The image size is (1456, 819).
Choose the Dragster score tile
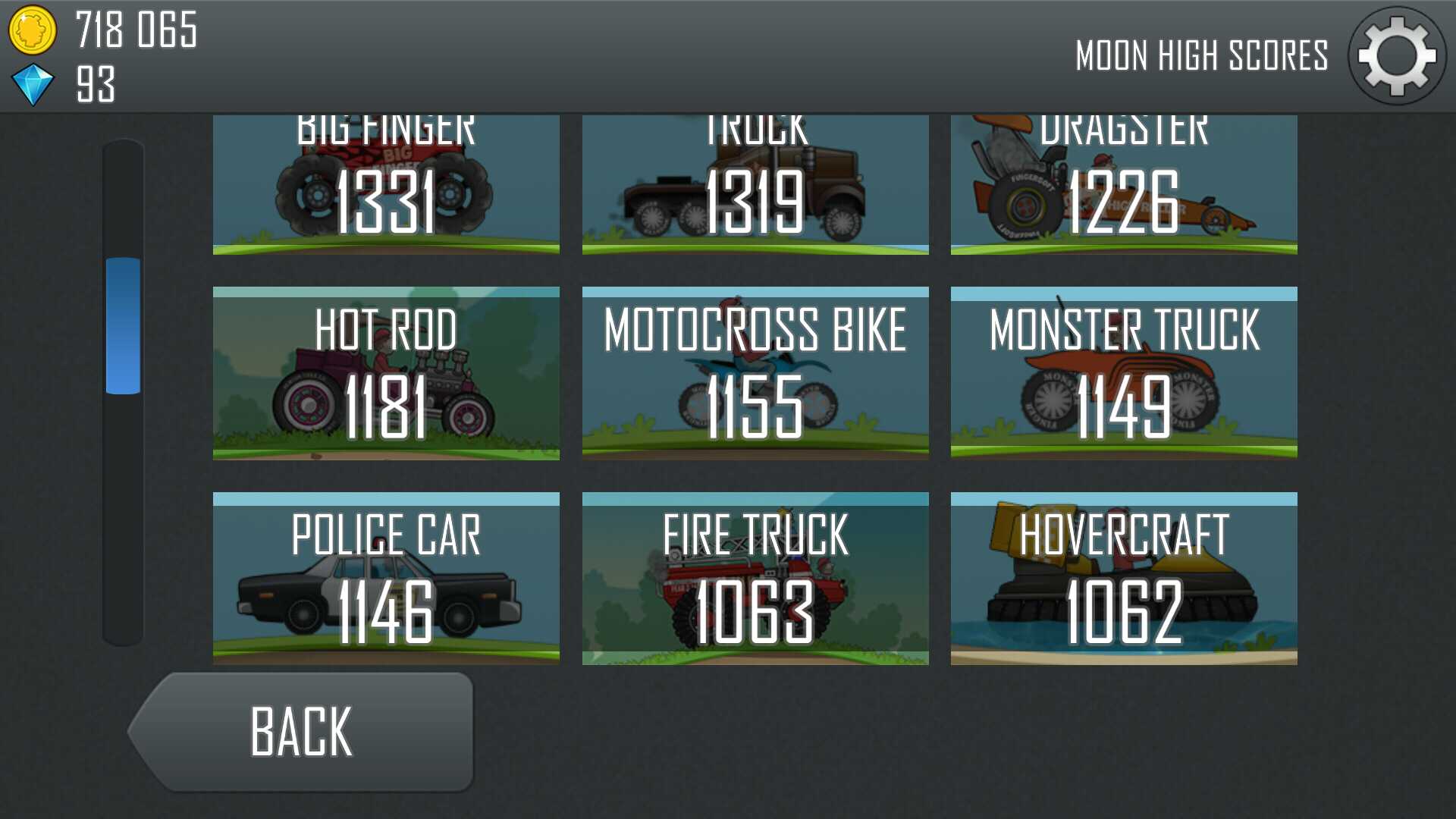tap(1124, 185)
